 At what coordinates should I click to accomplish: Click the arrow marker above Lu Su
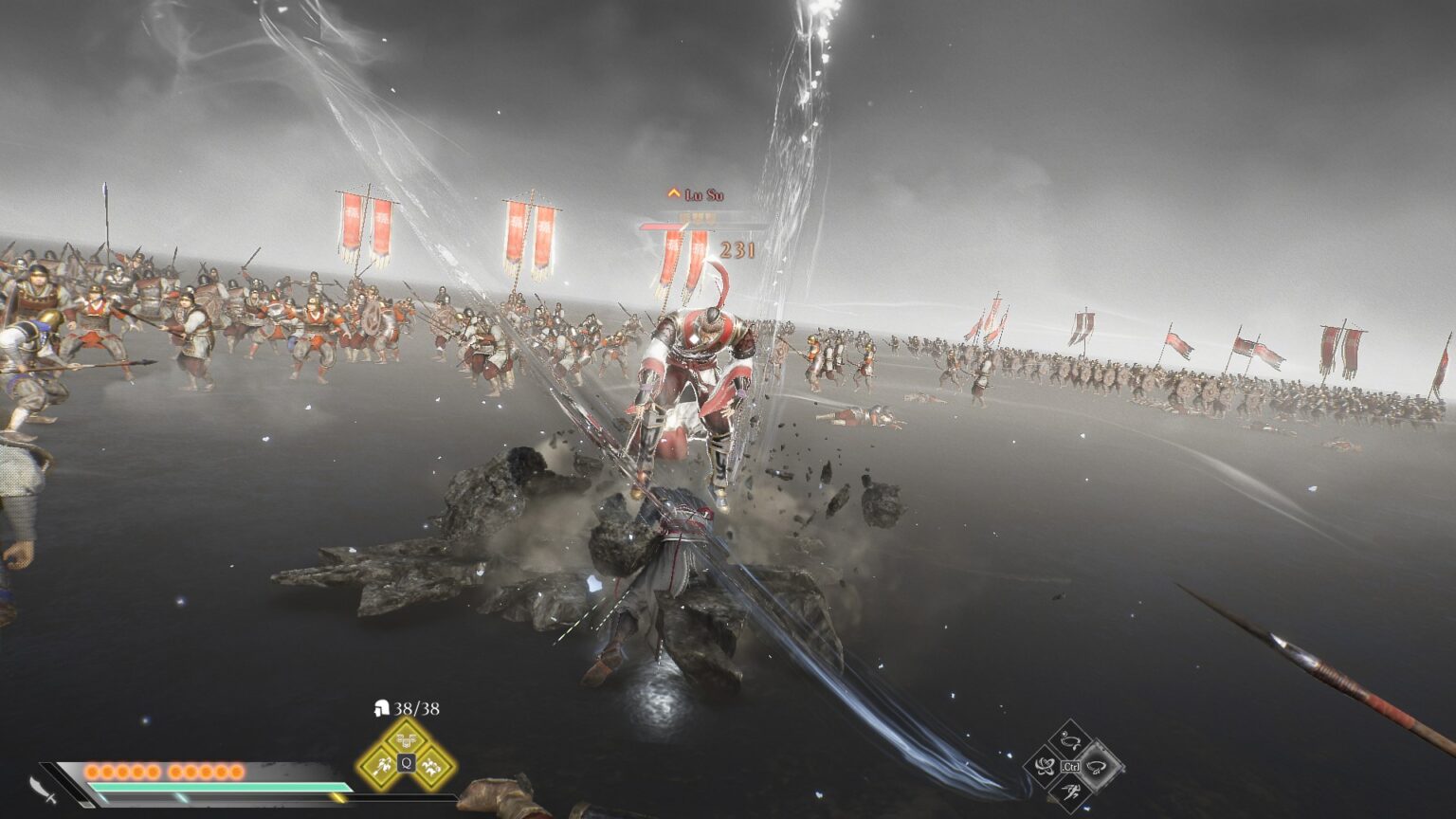click(673, 192)
